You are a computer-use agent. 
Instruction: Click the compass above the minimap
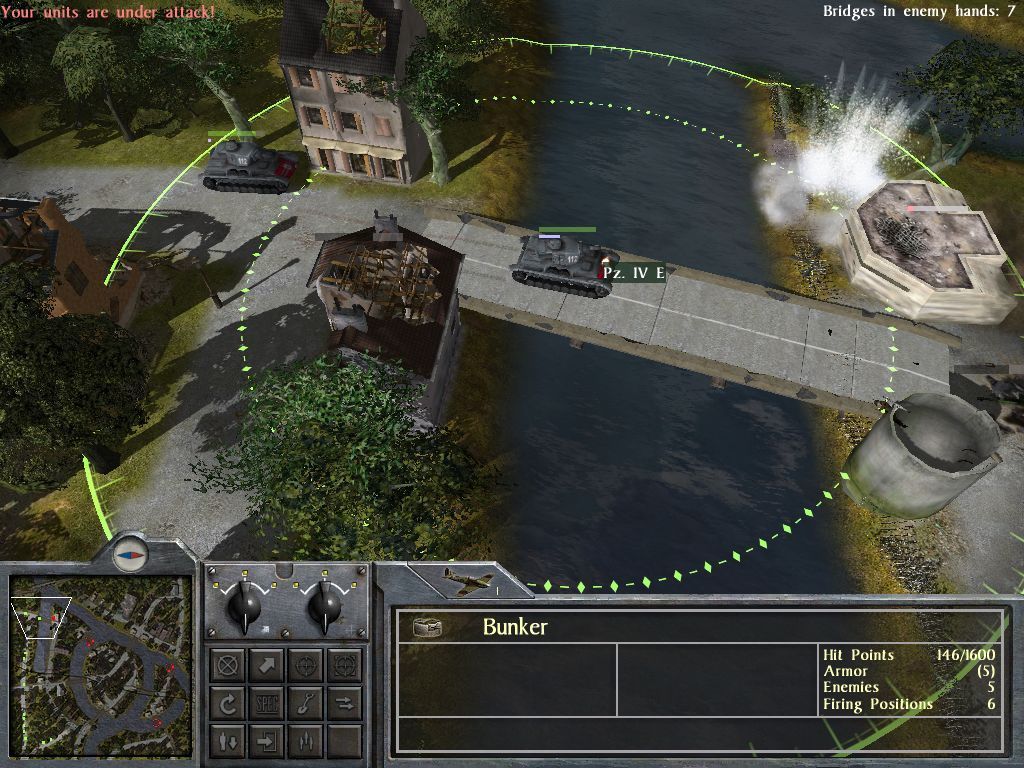point(130,552)
